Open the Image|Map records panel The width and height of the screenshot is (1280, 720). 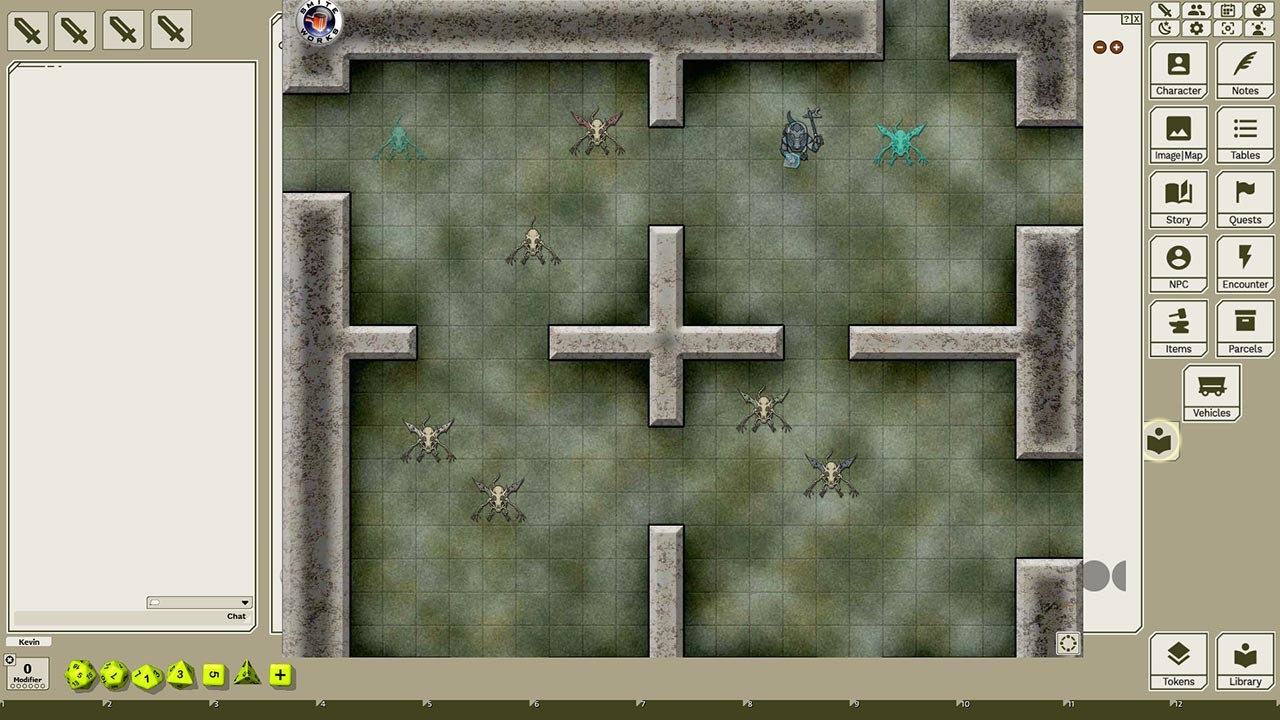(x=1178, y=134)
